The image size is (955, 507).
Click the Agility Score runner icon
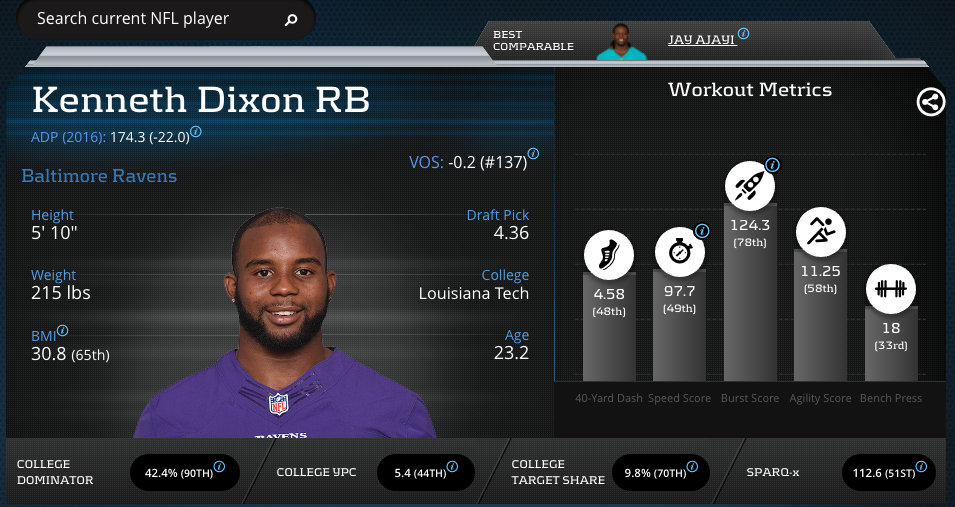[x=821, y=232]
